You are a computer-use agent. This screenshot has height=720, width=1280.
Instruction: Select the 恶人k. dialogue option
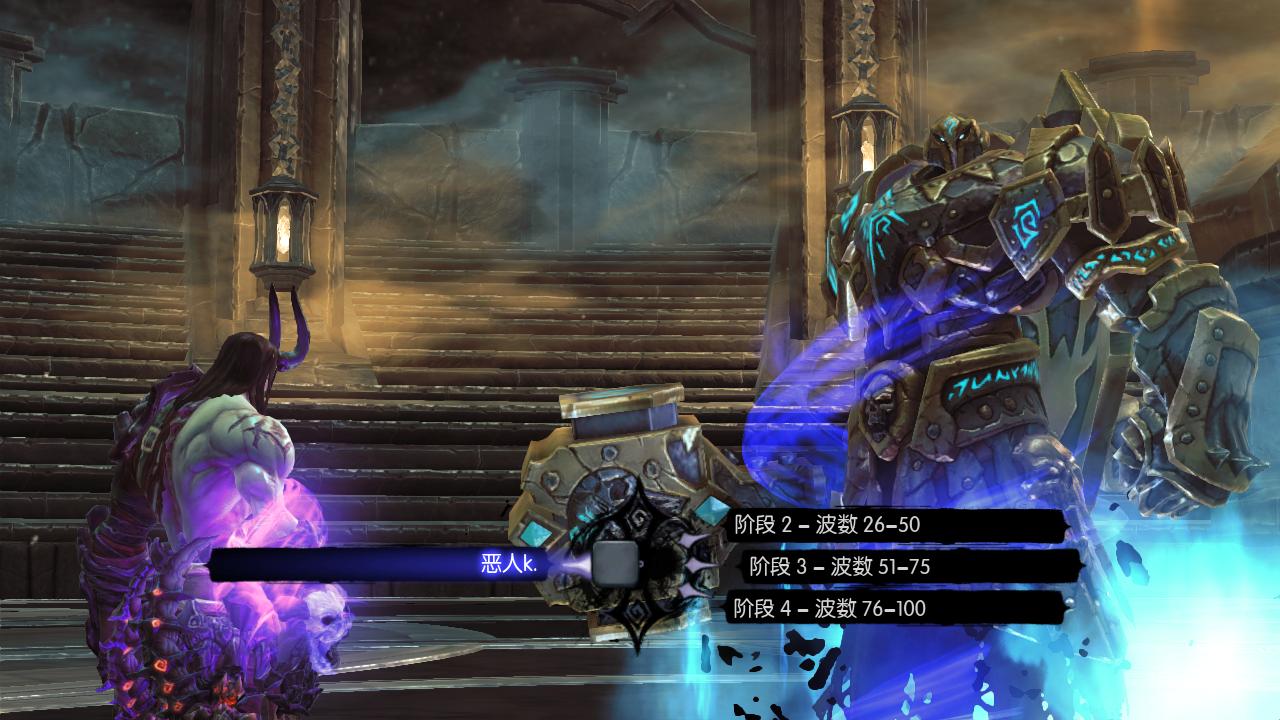point(510,565)
